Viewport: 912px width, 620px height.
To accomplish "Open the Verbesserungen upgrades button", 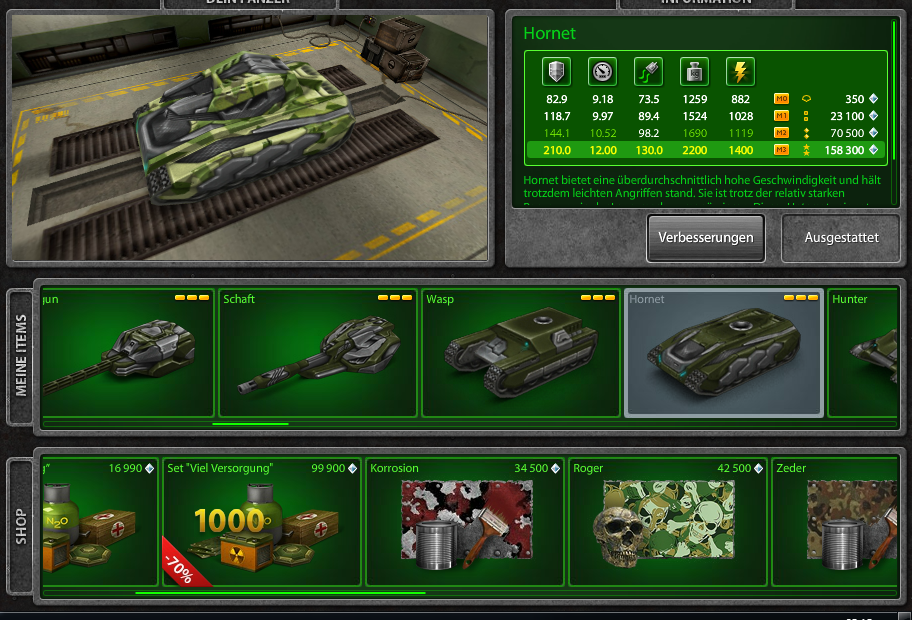I will (705, 238).
